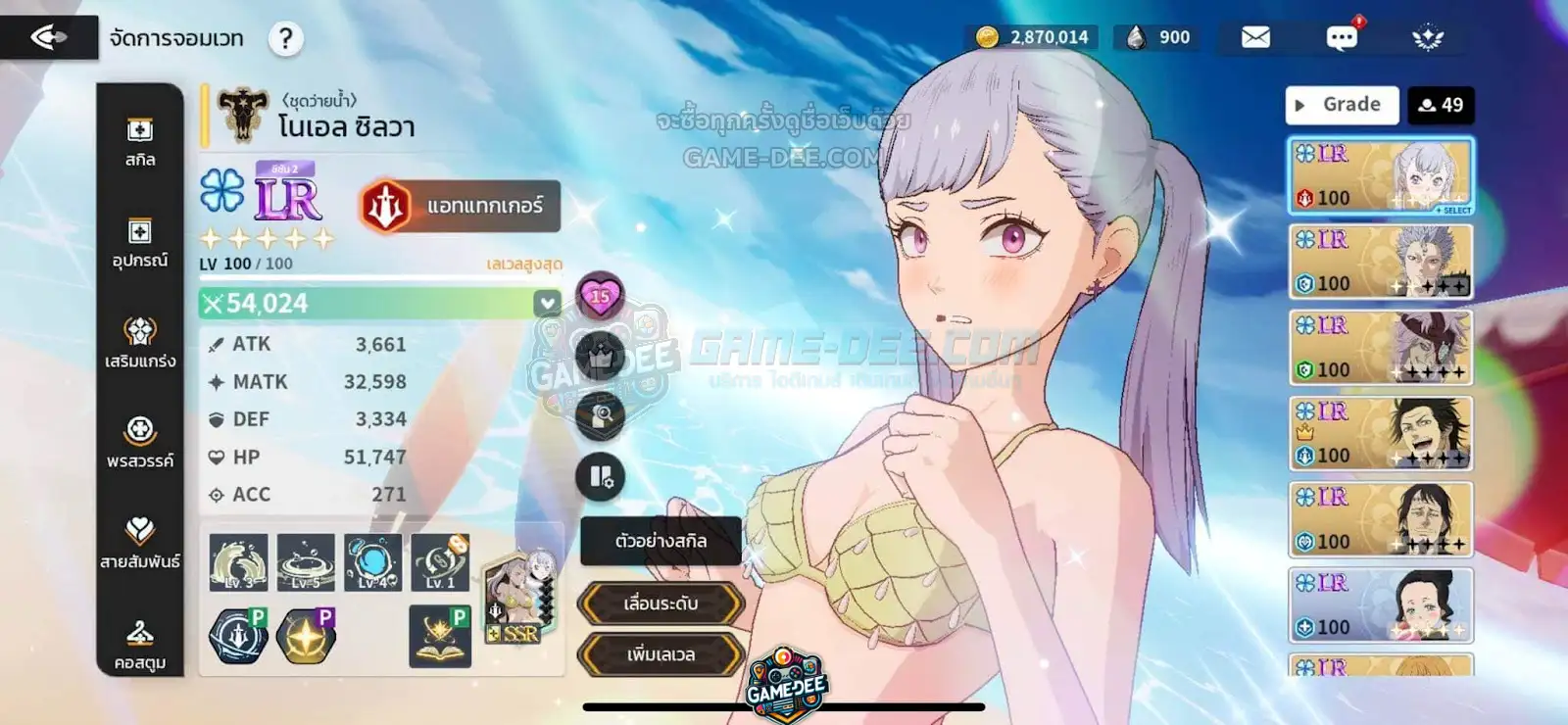Image resolution: width=1568 pixels, height=725 pixels.
Task: Open the chat speech bubble
Action: 1341,37
